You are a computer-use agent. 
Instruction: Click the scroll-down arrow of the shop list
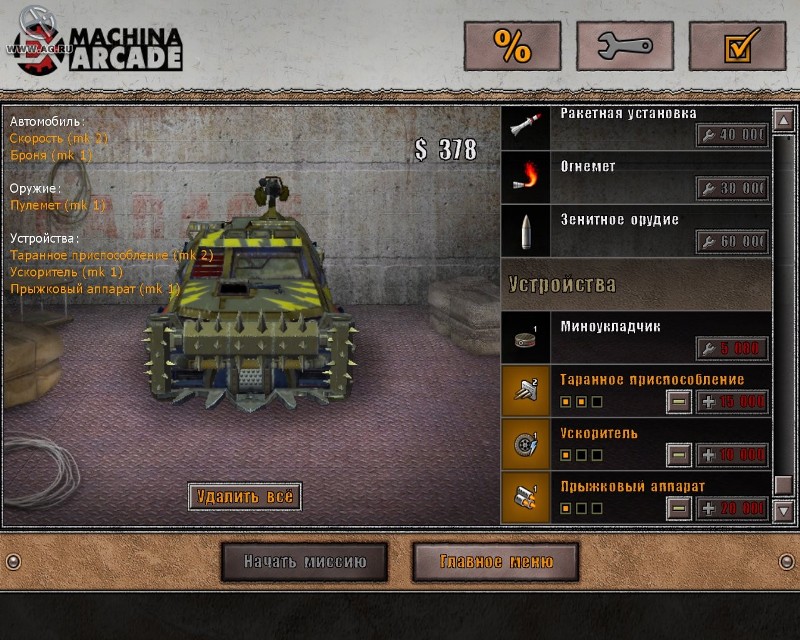(784, 510)
